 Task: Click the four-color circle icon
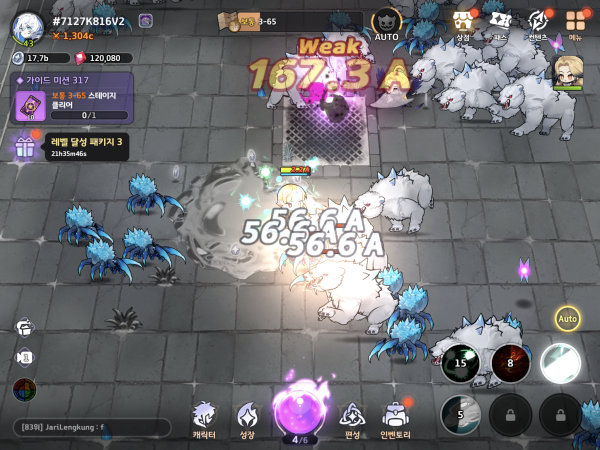(x=25, y=390)
